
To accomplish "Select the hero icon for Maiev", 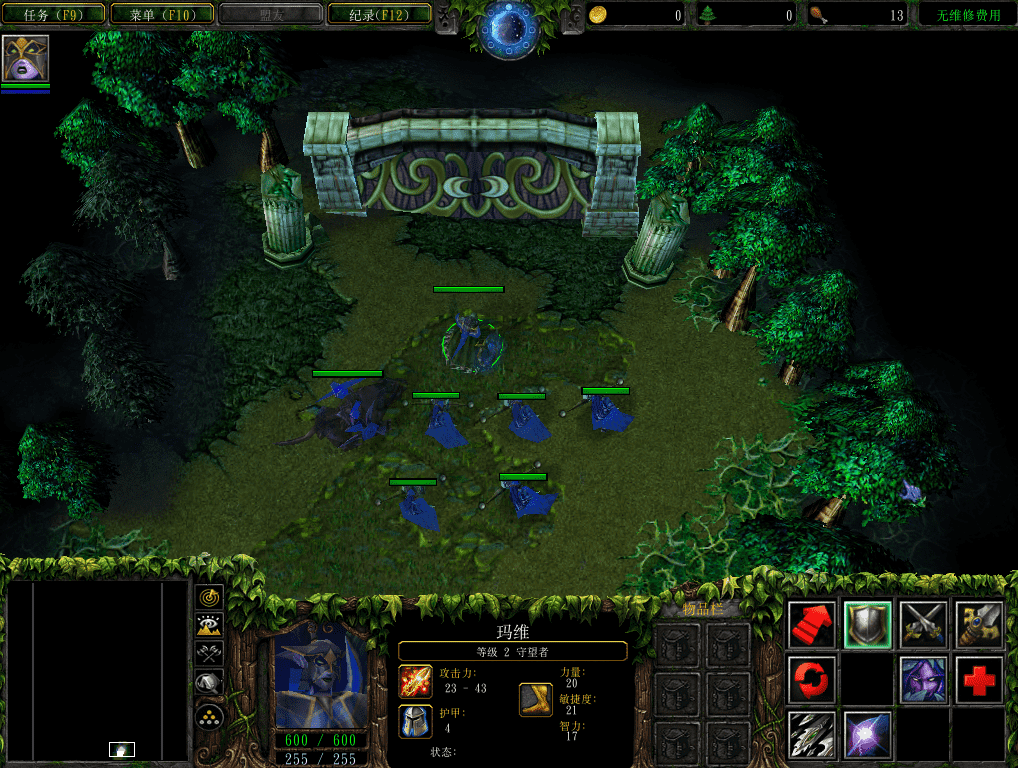I will click(25, 59).
